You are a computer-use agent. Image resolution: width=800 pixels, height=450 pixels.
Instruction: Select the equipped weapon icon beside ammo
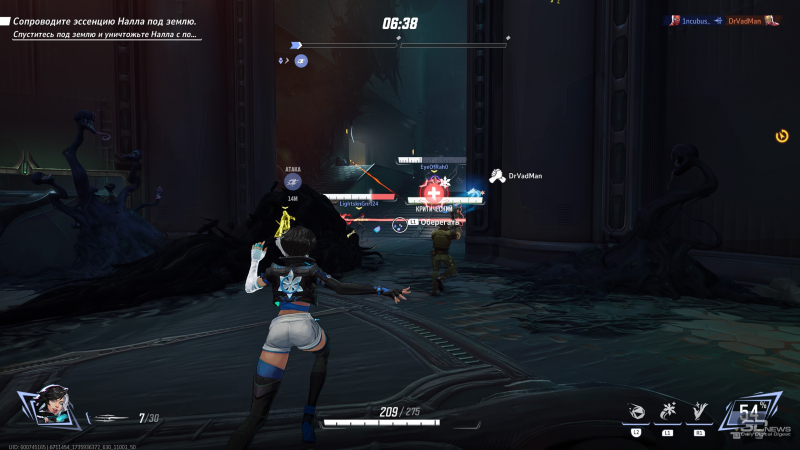pos(110,418)
